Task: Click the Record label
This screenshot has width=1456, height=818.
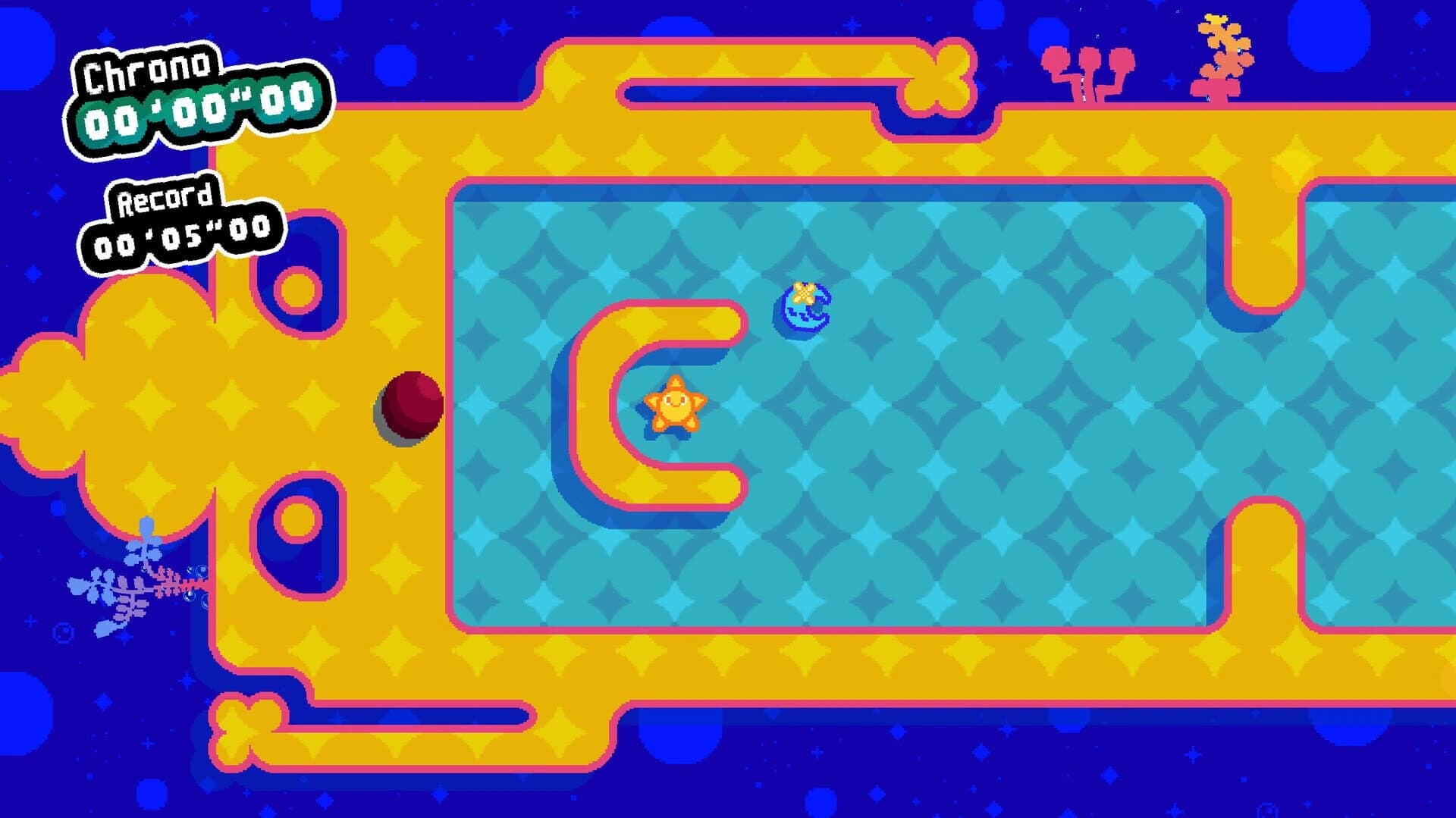Action: pos(165,202)
